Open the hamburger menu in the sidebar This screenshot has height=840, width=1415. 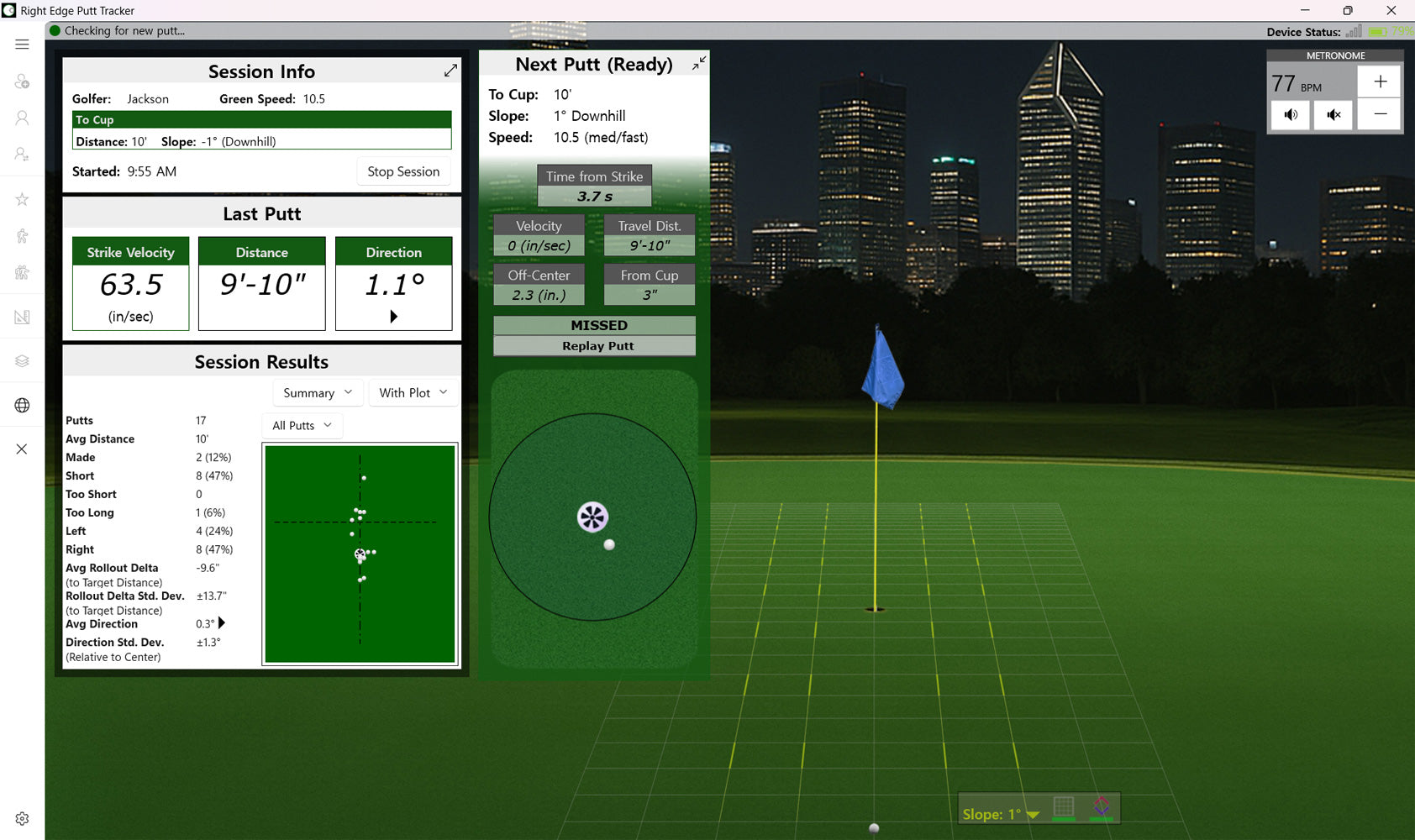pos(22,45)
